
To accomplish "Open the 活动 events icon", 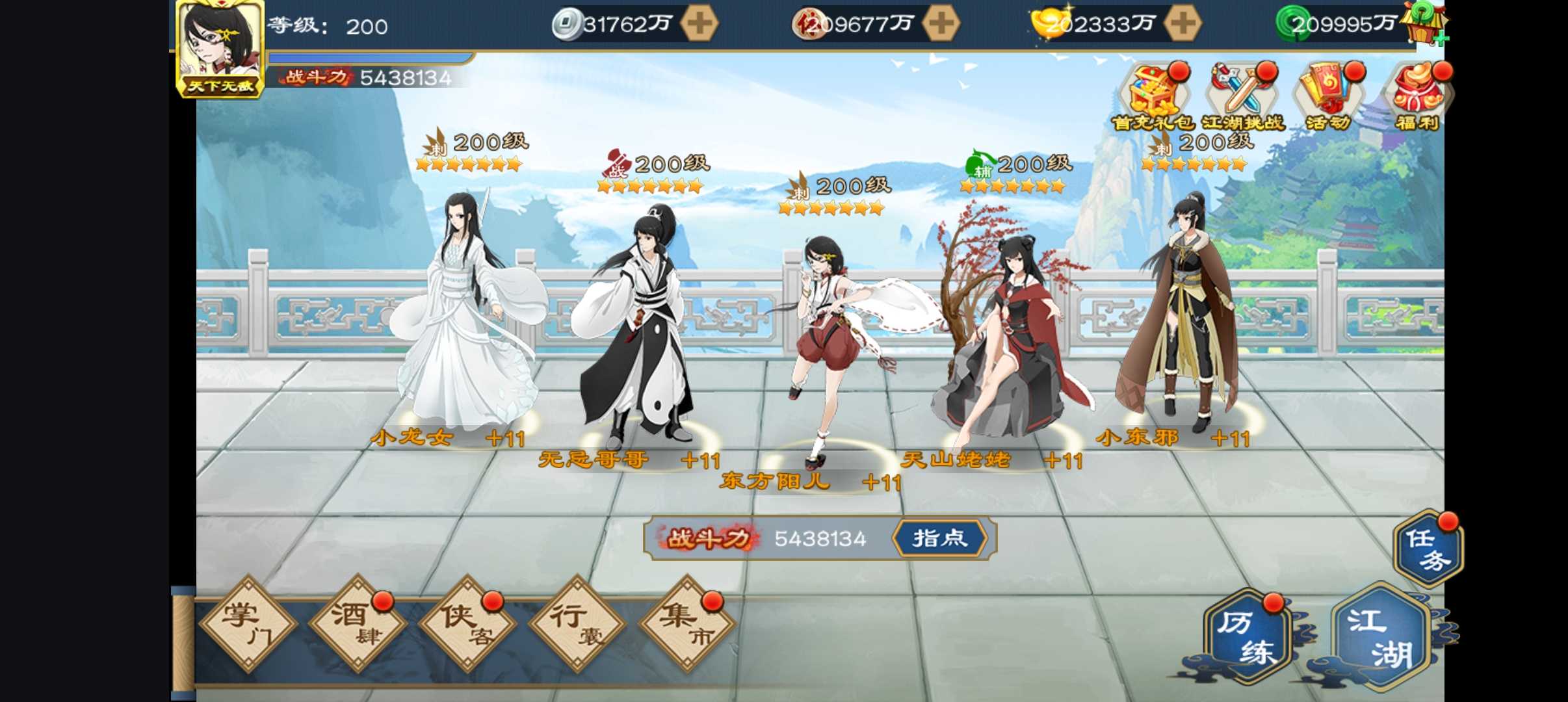I will coord(1327,97).
